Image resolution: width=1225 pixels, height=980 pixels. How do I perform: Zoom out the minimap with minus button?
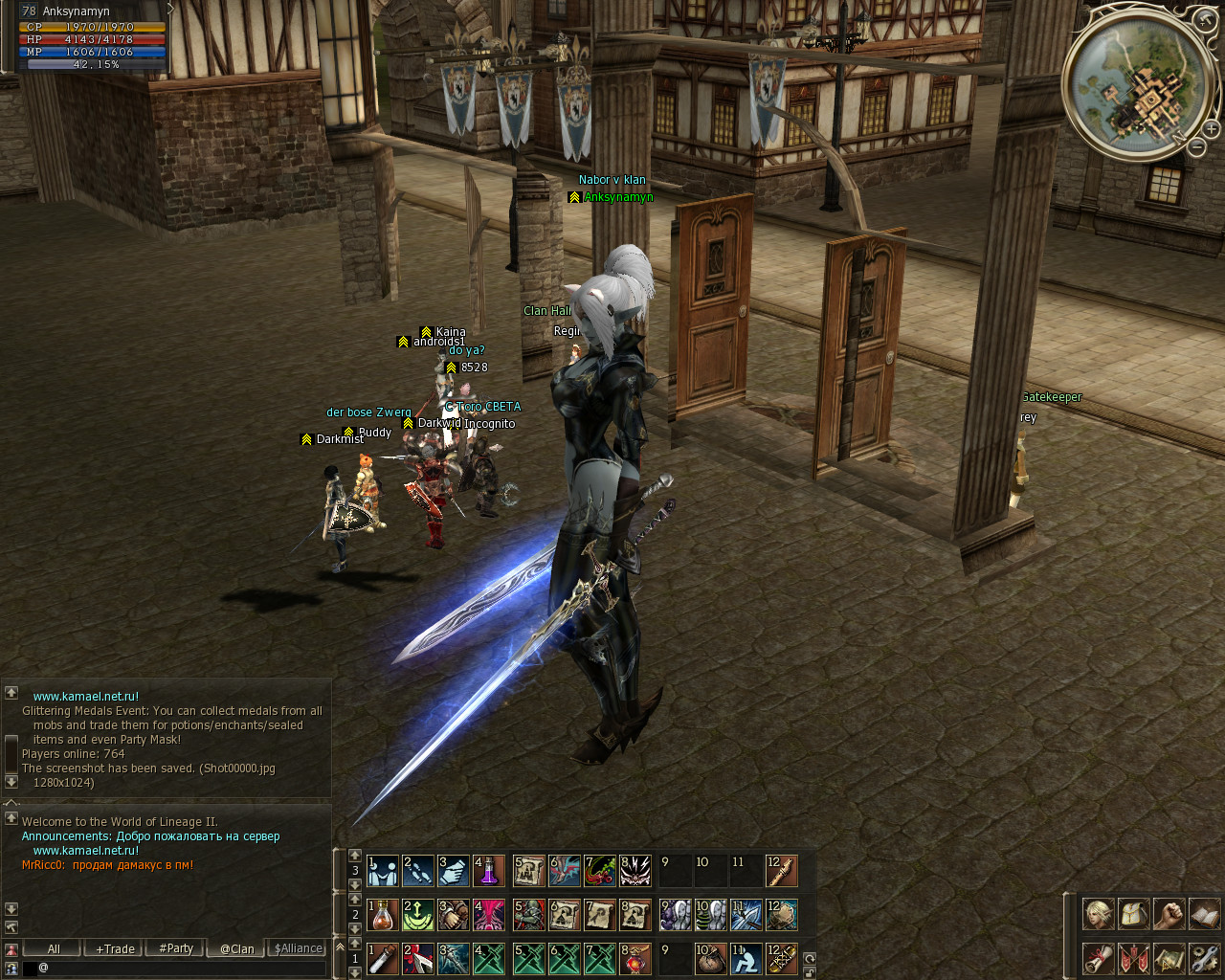[x=1196, y=146]
